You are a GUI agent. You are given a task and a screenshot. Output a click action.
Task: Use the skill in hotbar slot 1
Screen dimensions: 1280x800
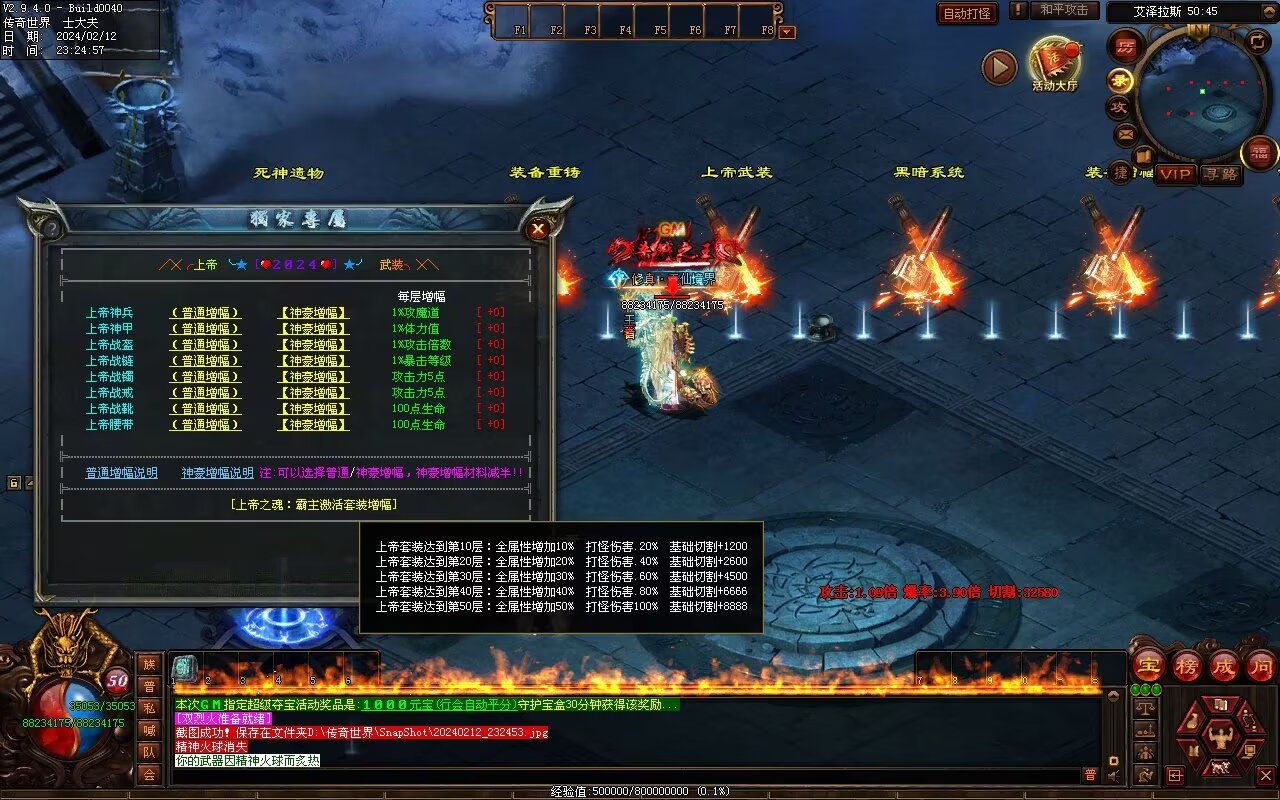[185, 668]
